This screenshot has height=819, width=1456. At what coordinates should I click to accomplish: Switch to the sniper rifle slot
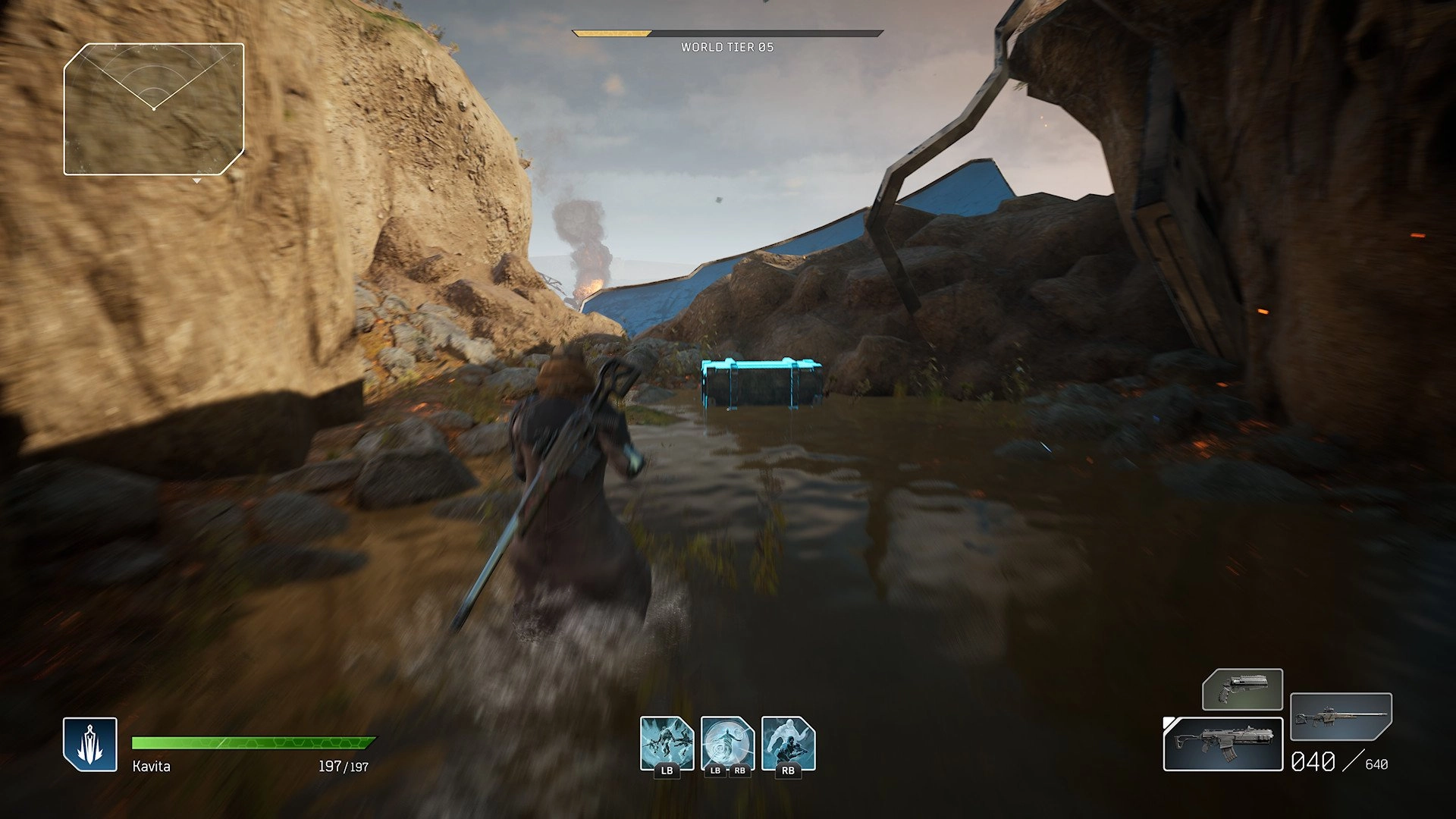point(1341,716)
